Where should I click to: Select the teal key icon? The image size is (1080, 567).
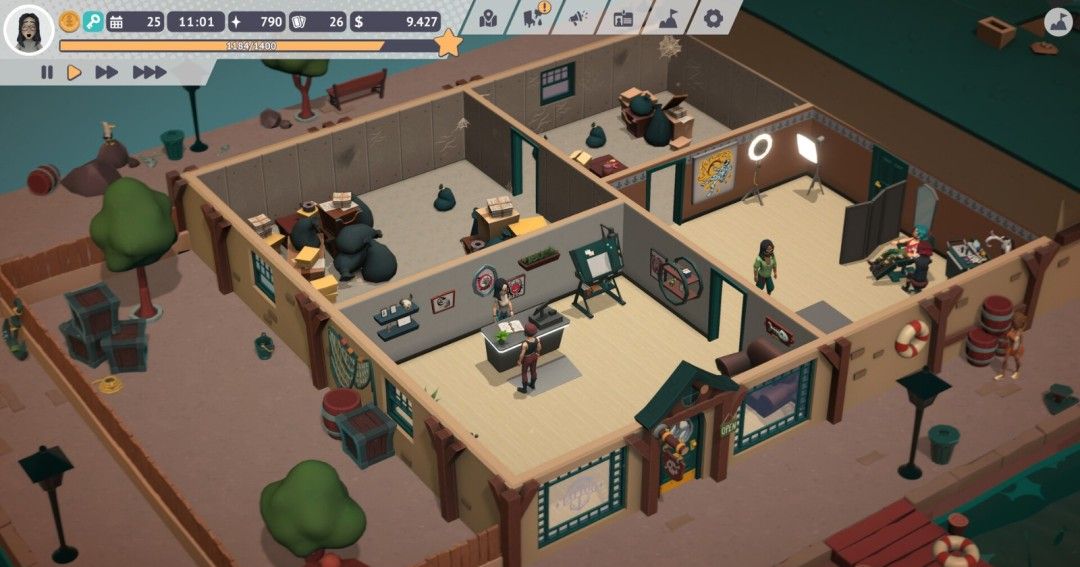(x=93, y=21)
